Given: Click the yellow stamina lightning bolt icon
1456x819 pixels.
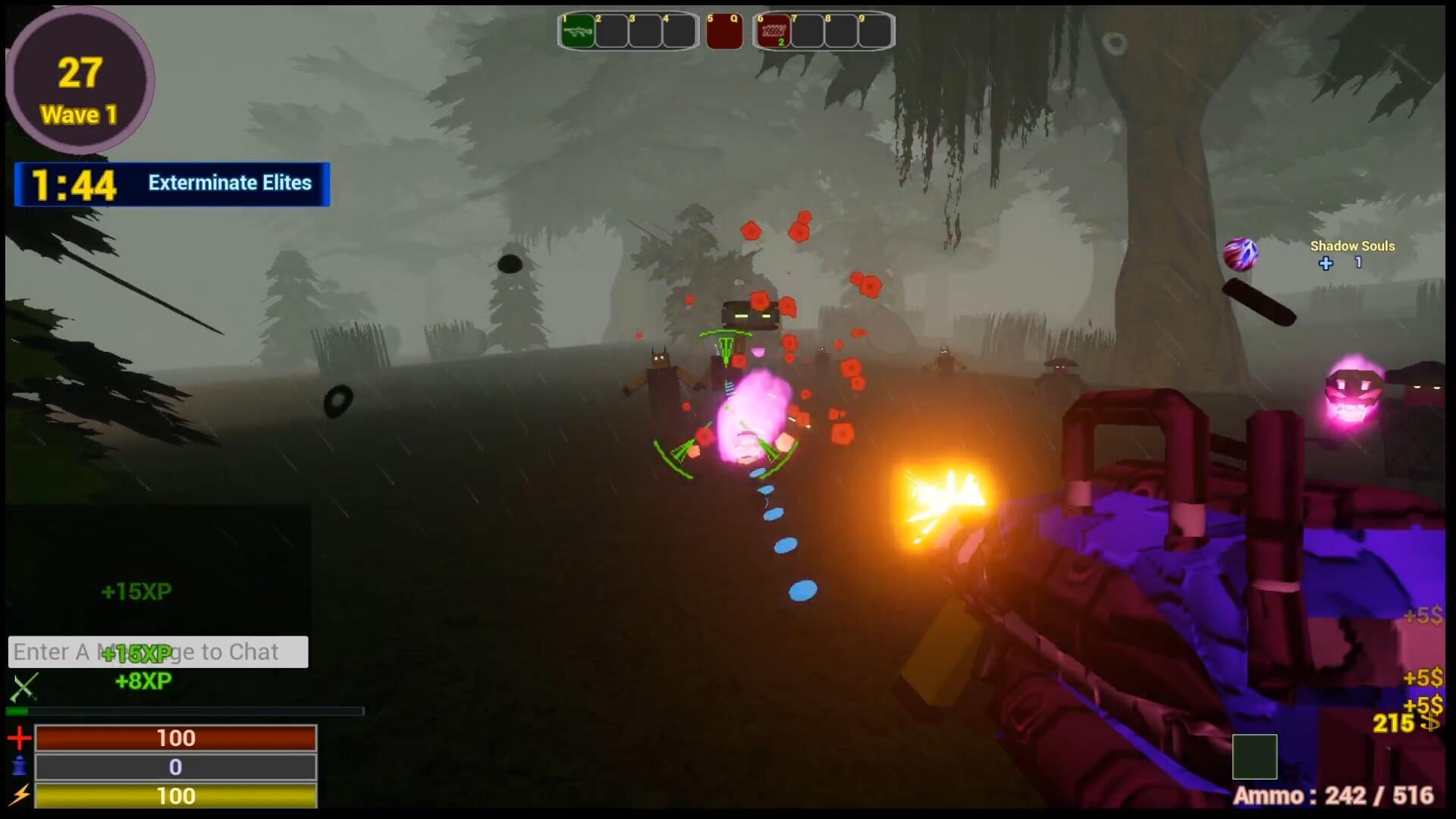Looking at the screenshot, I should 20,796.
